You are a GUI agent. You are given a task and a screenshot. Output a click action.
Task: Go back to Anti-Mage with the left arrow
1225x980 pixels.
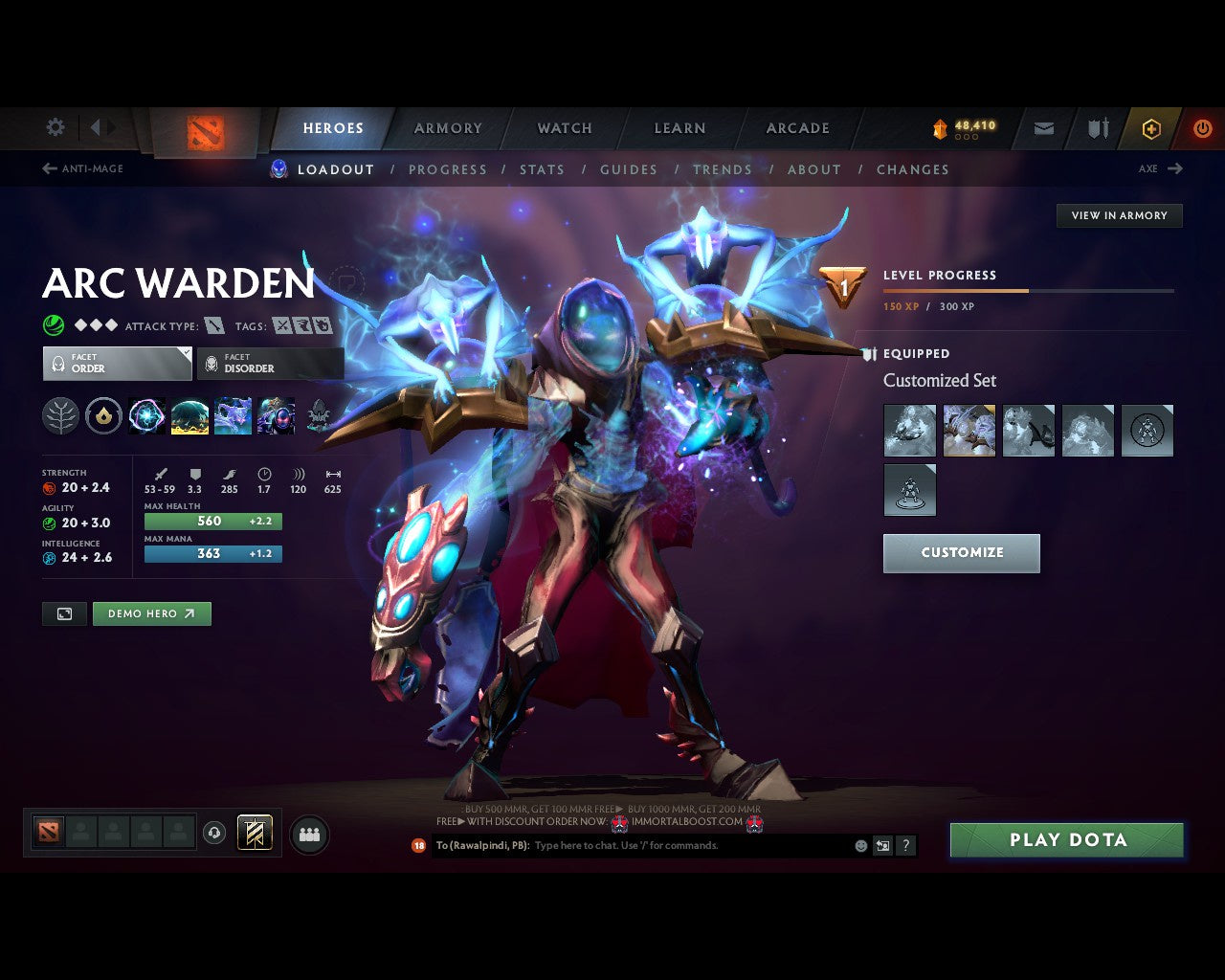click(x=48, y=168)
